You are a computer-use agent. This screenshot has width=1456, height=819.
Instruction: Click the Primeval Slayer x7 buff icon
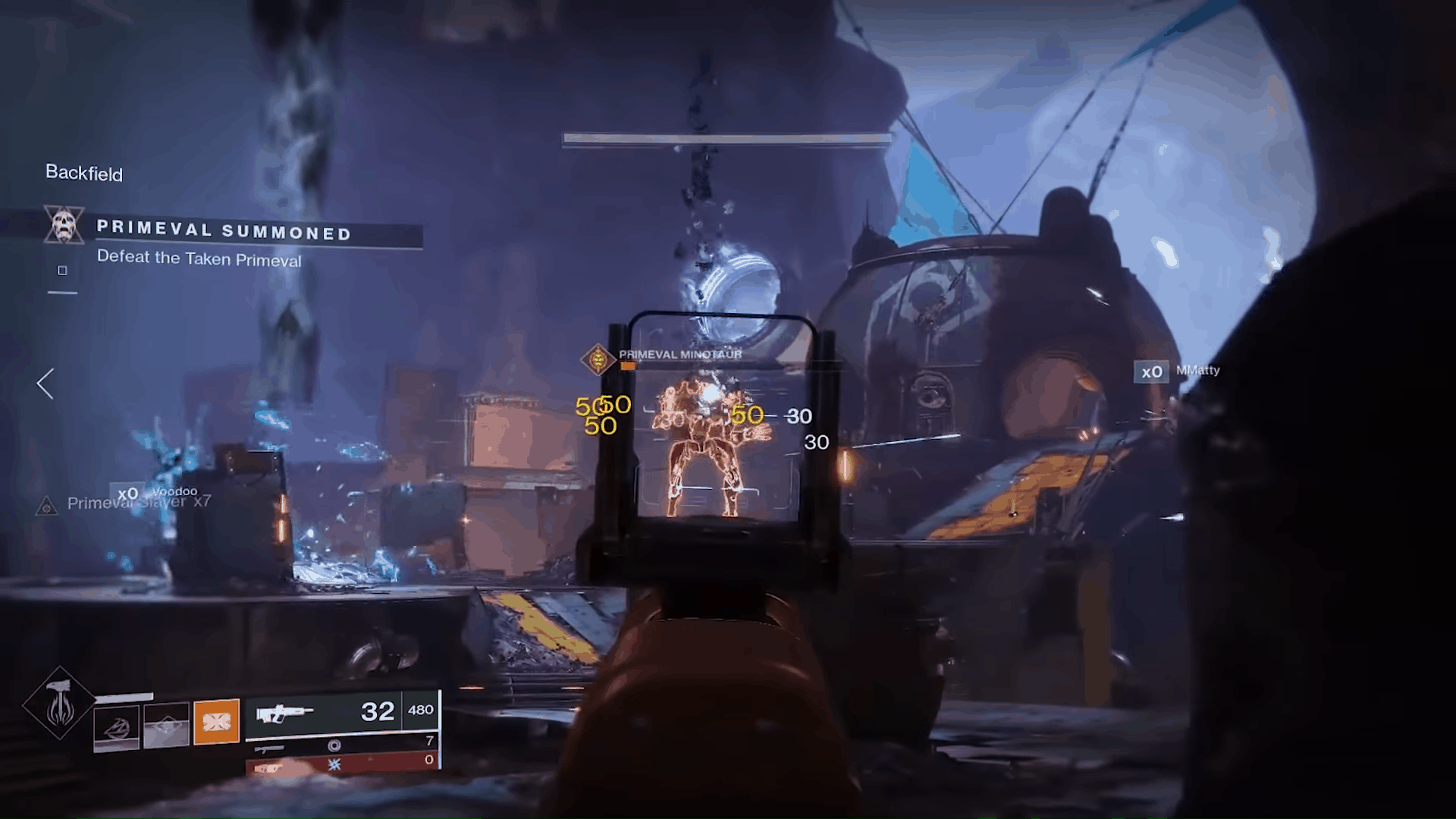[47, 506]
